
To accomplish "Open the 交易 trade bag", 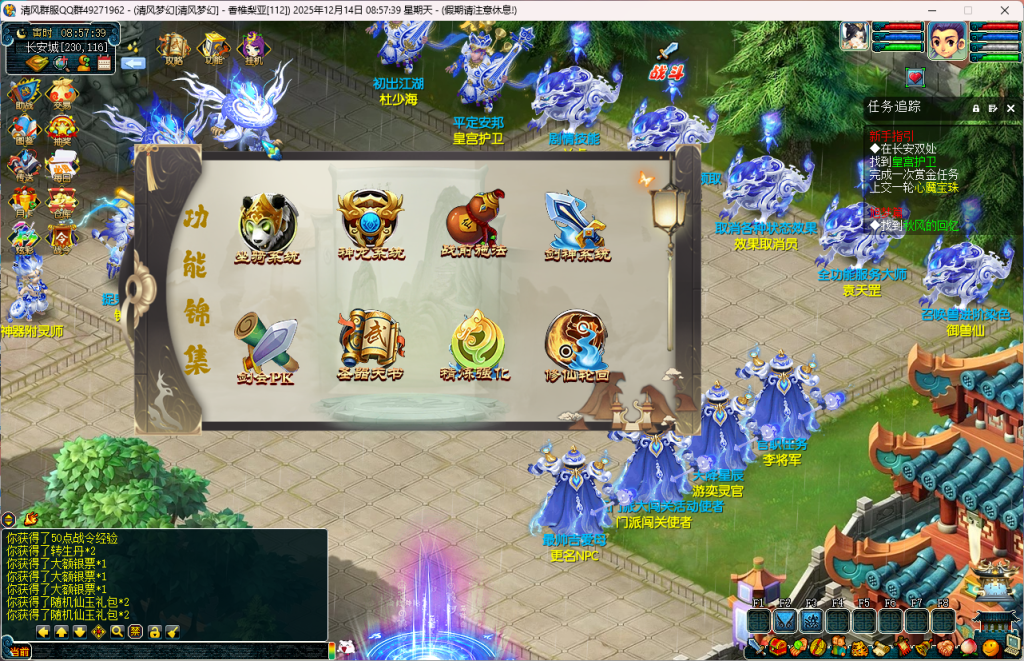I will click(61, 93).
